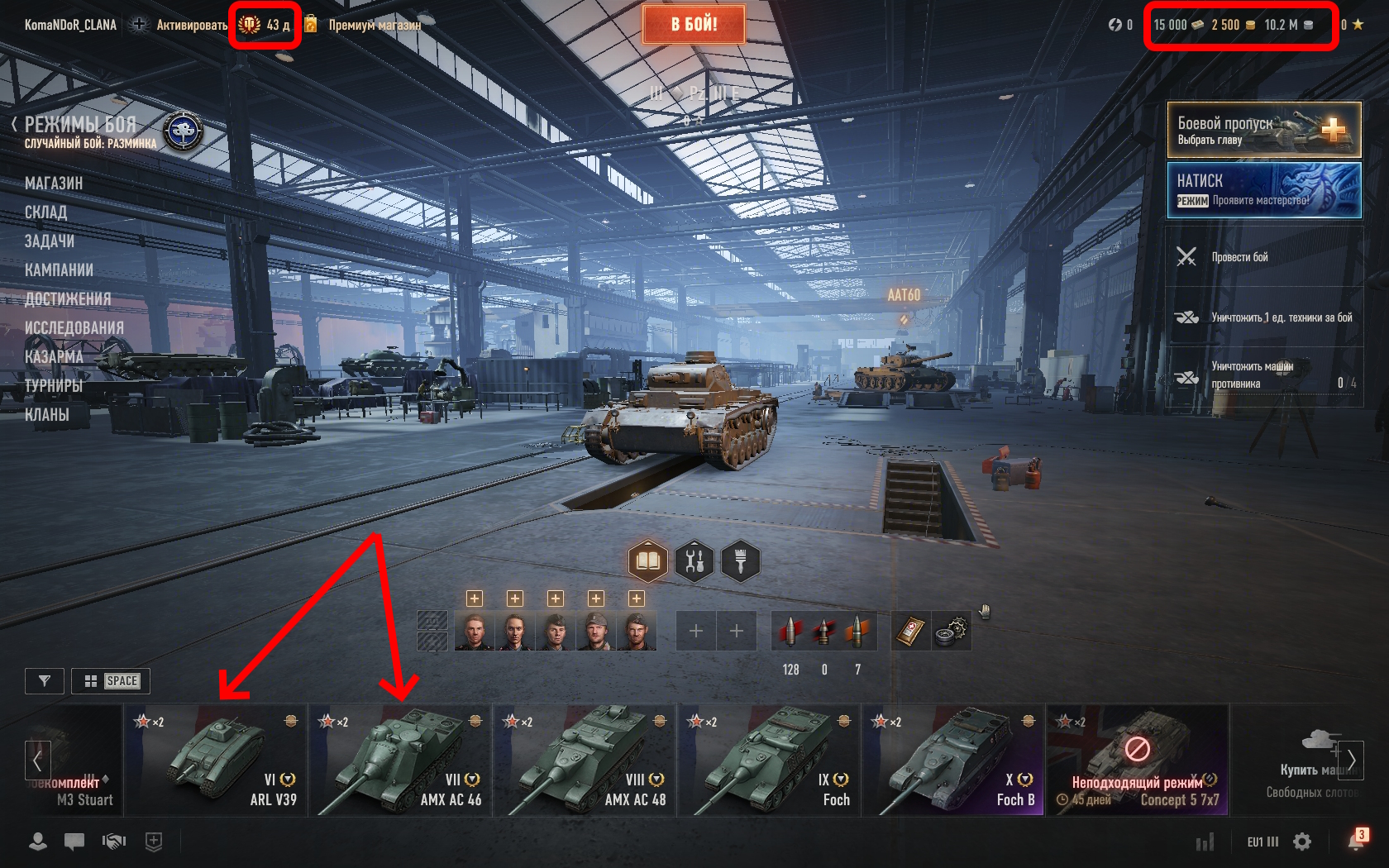
Task: Select the Foch B tank card
Action: tap(953, 760)
